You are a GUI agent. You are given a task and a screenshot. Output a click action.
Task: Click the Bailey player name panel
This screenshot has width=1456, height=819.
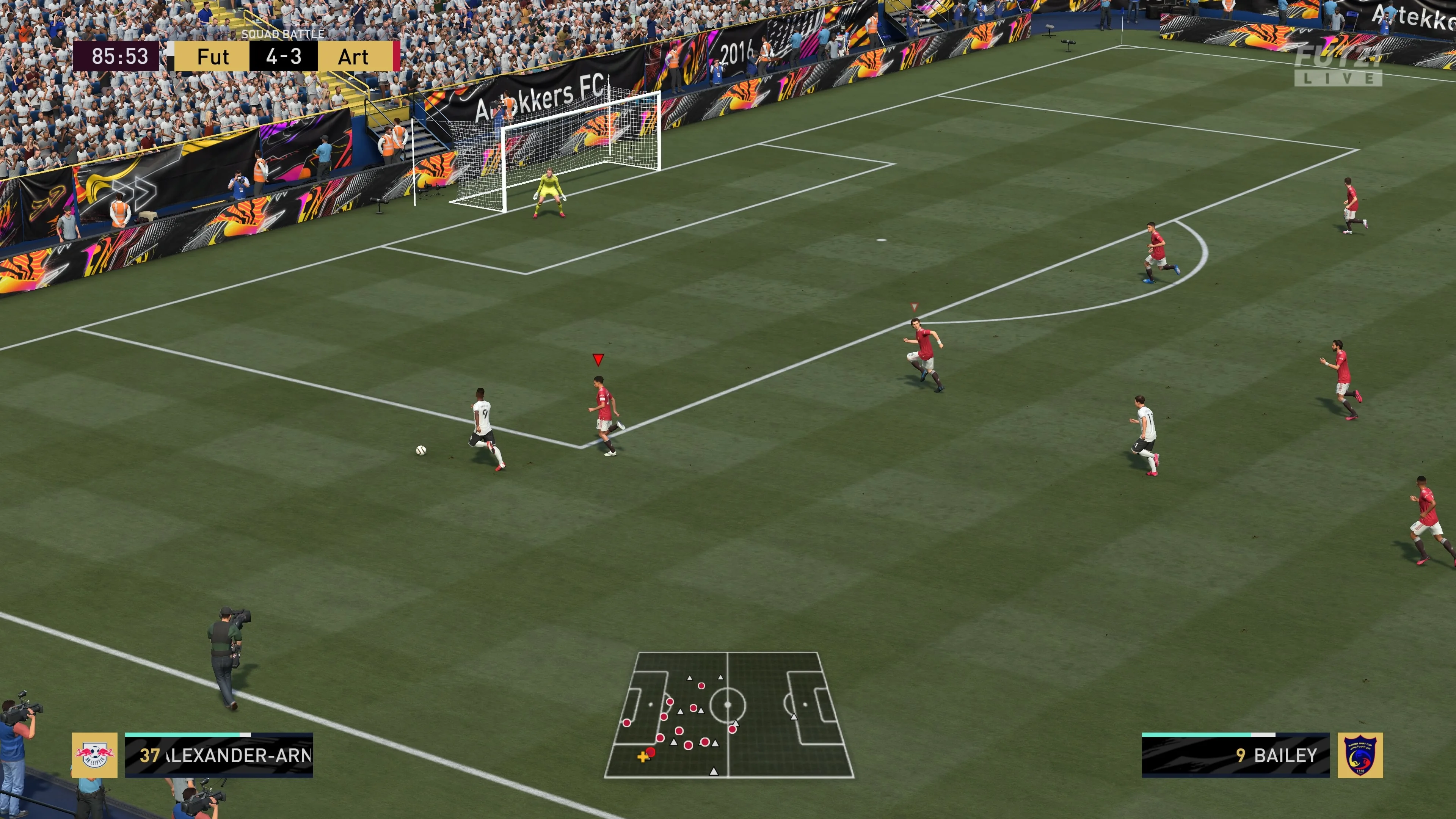tap(1236, 756)
